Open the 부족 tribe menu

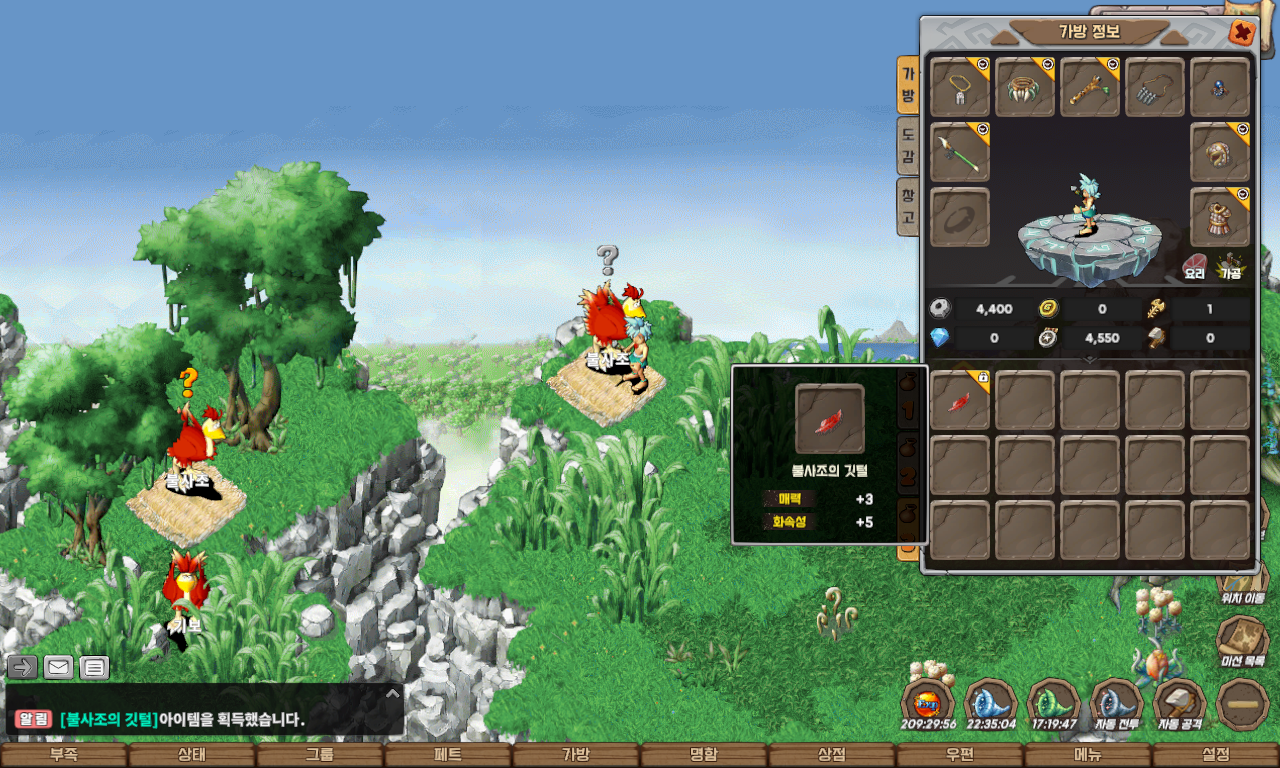coord(64,755)
